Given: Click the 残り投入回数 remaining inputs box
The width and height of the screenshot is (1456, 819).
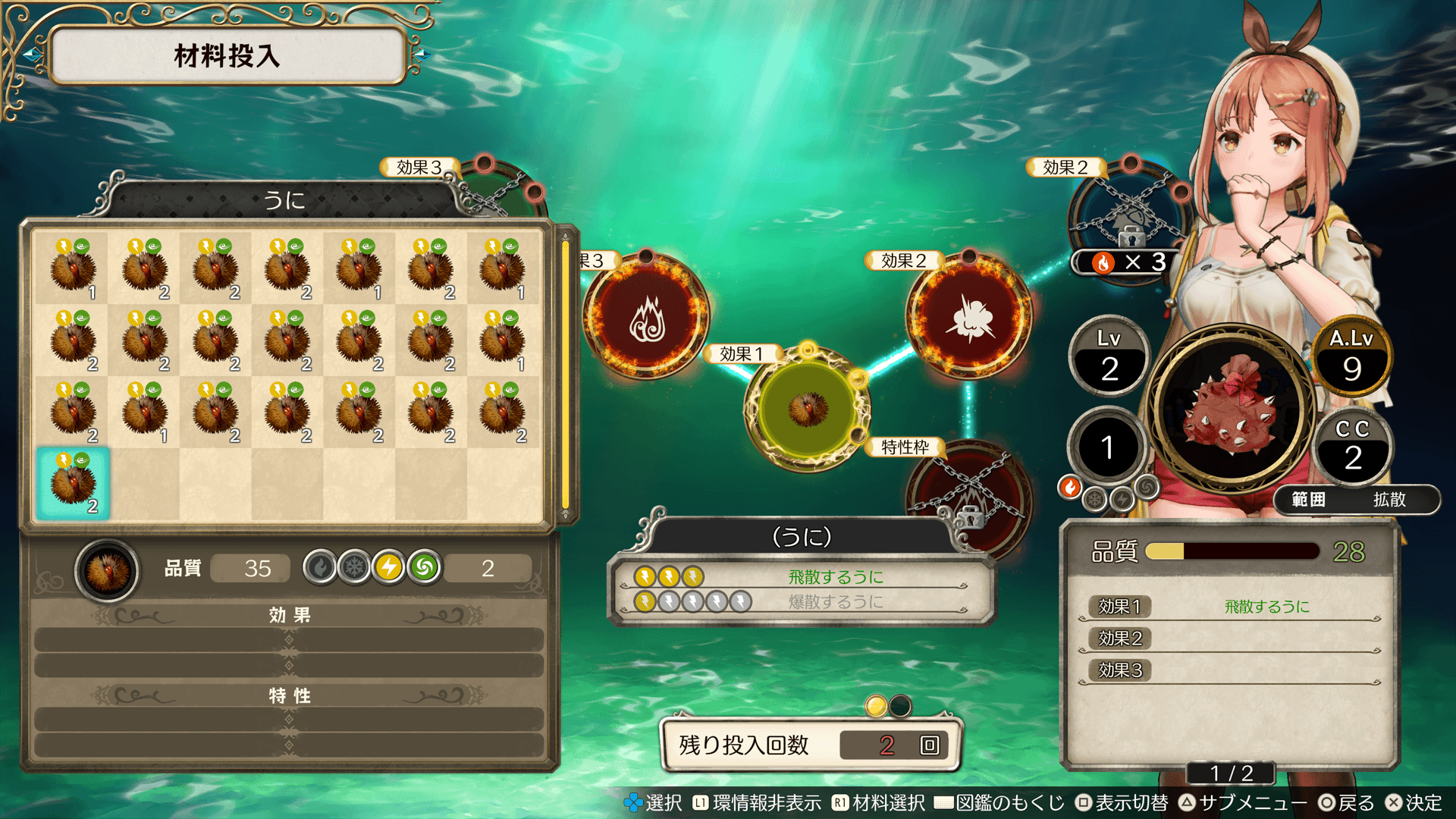Looking at the screenshot, I should [810, 745].
